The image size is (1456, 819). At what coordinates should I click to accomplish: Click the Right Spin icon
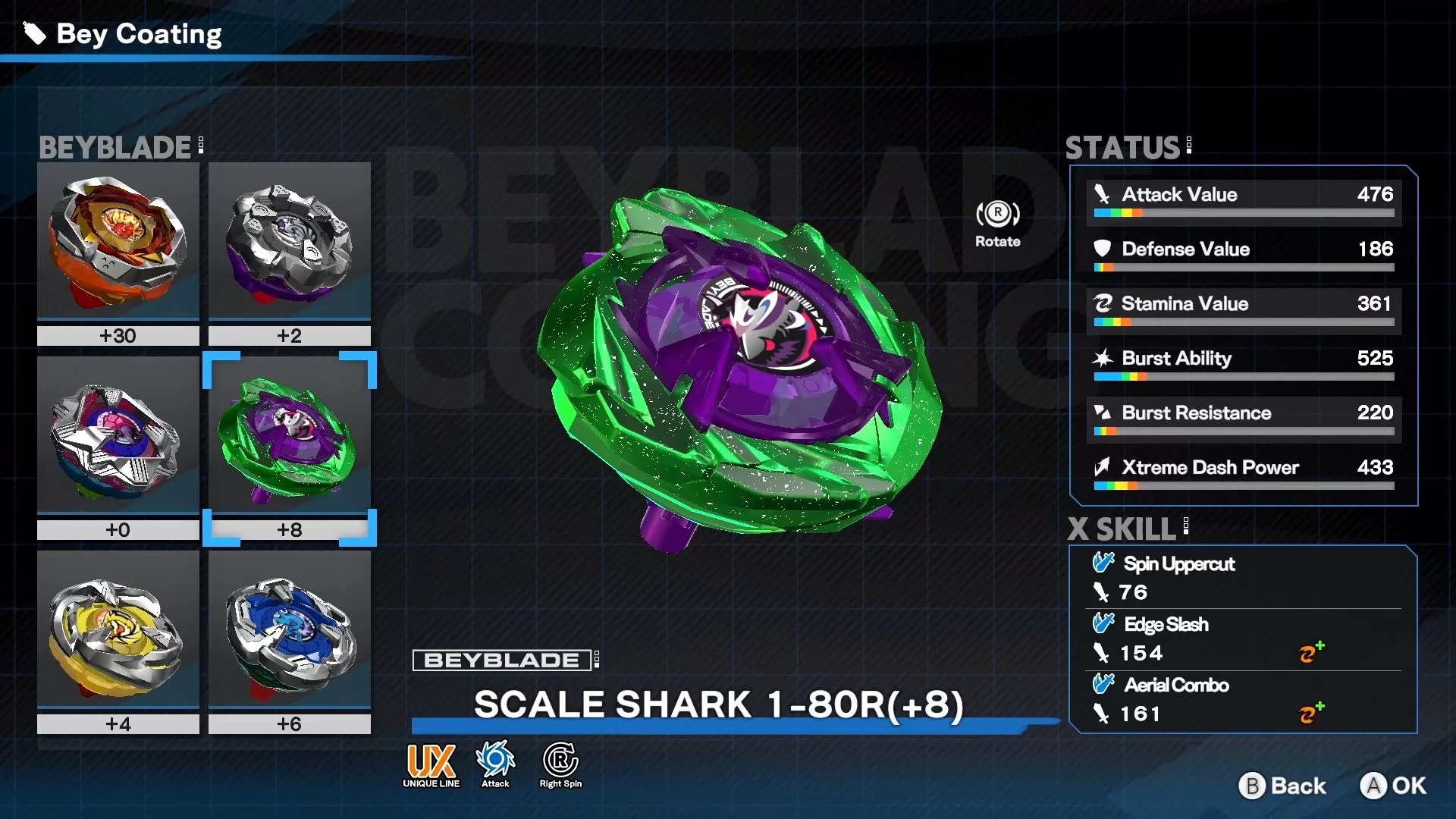(560, 765)
